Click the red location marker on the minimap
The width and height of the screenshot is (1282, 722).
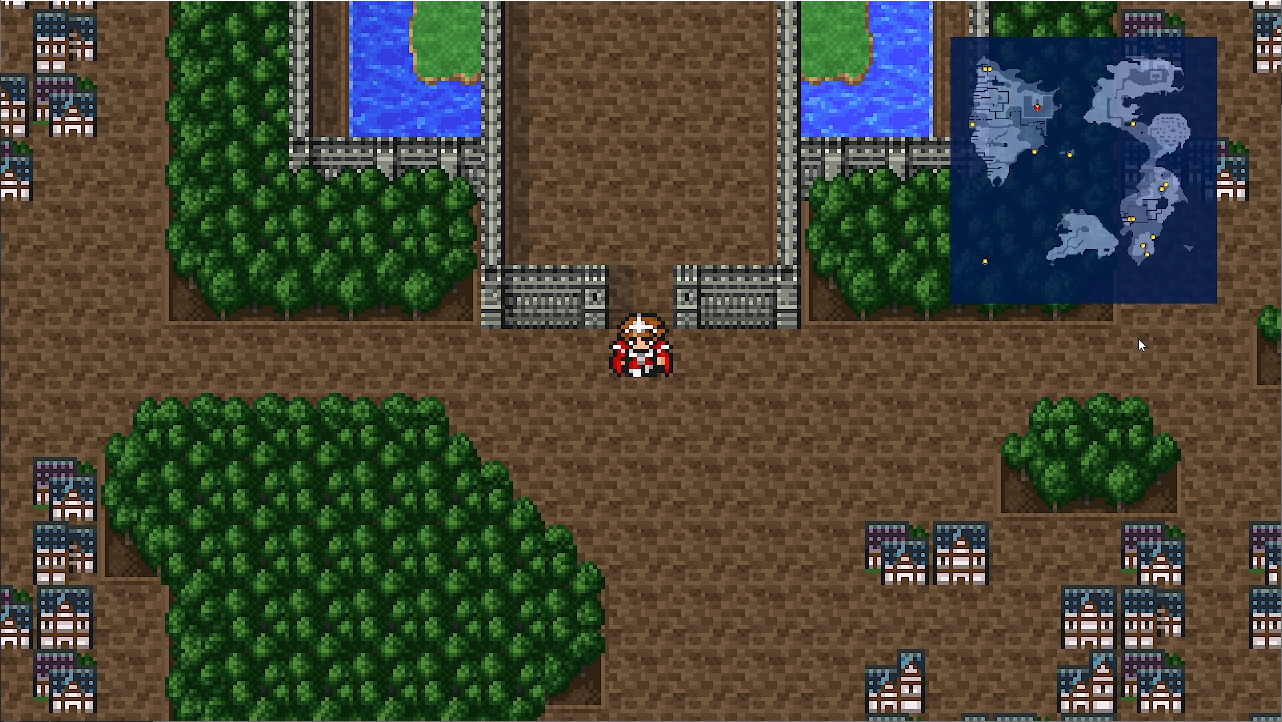pos(1038,106)
